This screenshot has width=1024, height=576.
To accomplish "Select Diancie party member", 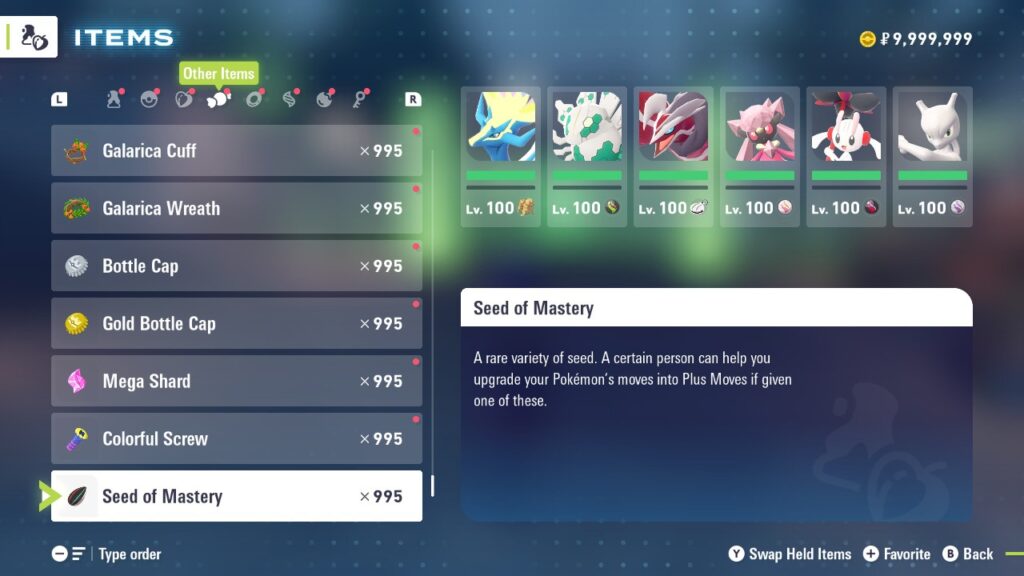I will click(760, 155).
